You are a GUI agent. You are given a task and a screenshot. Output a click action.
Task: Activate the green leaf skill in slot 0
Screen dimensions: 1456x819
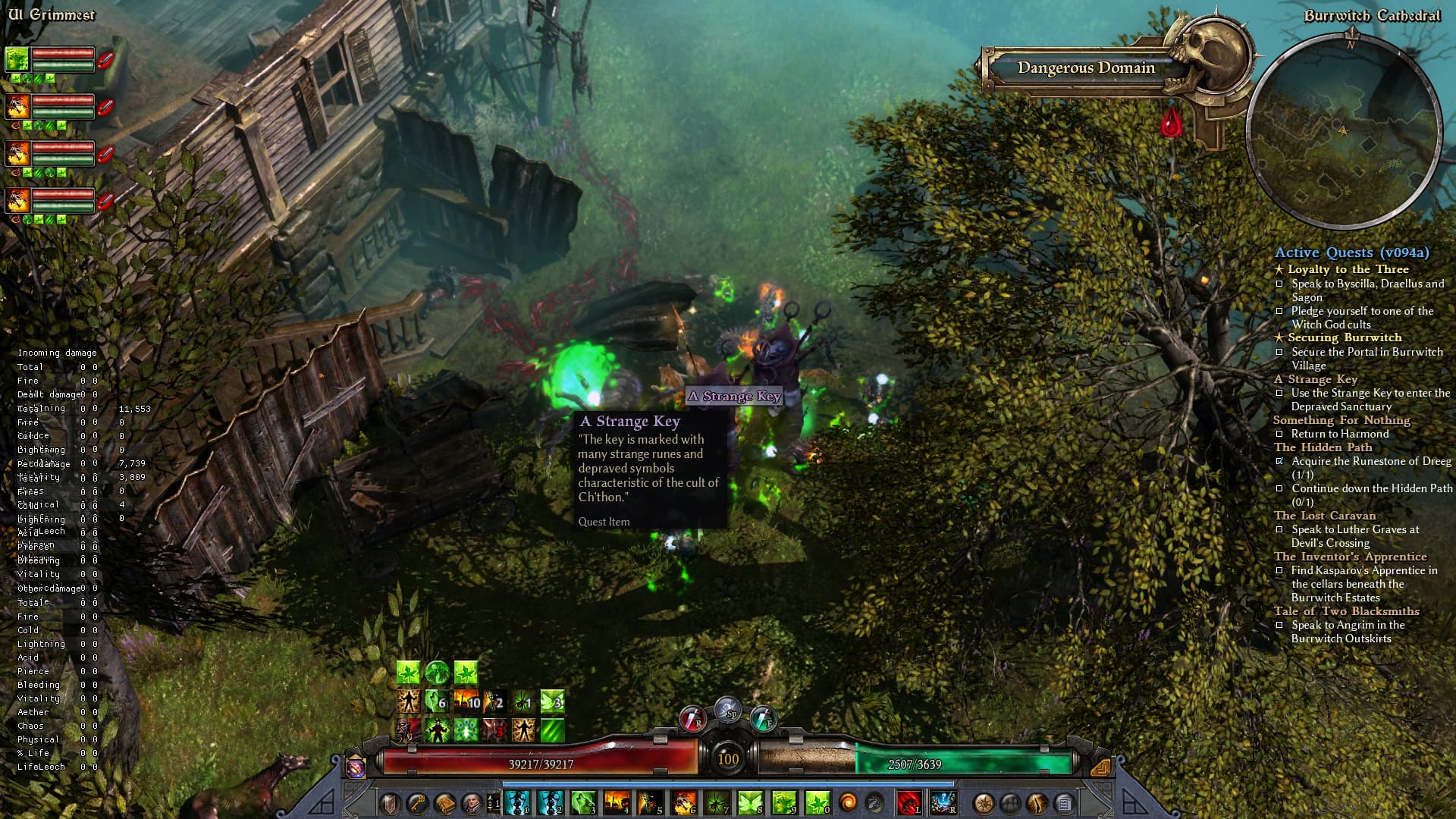point(817,802)
